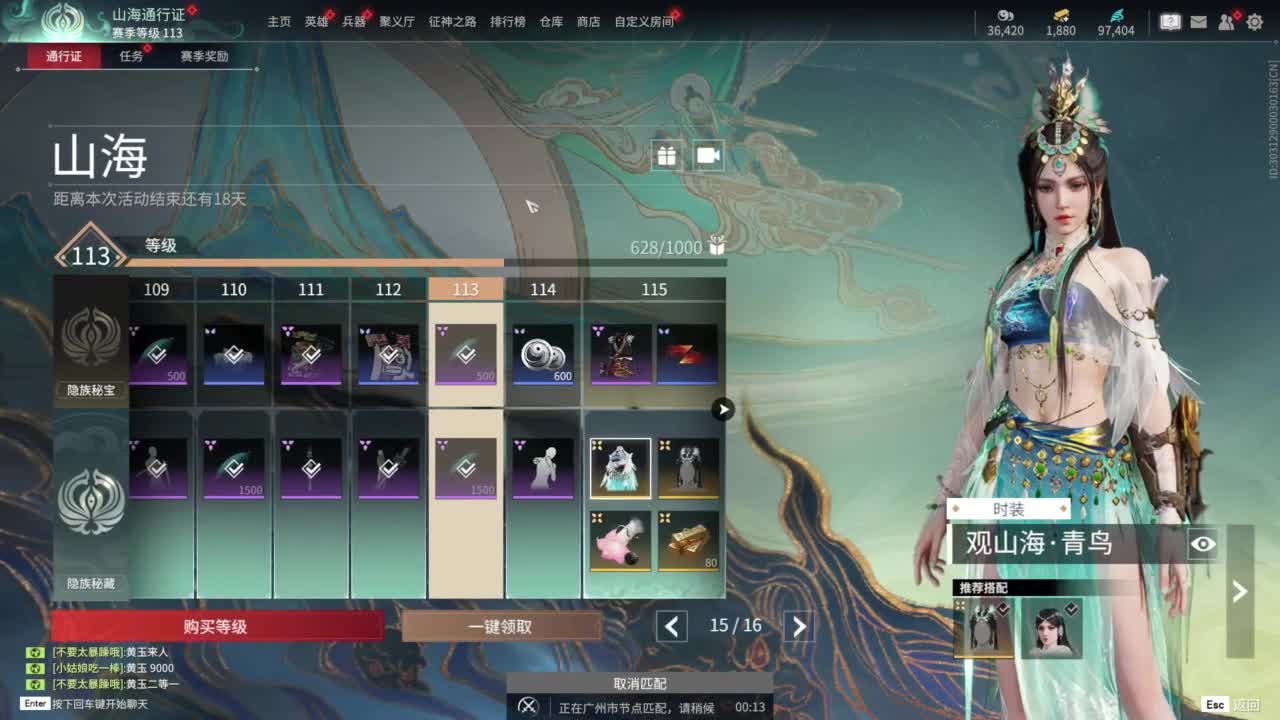Click 取消匹配 to cancel matchmaking

(640, 684)
